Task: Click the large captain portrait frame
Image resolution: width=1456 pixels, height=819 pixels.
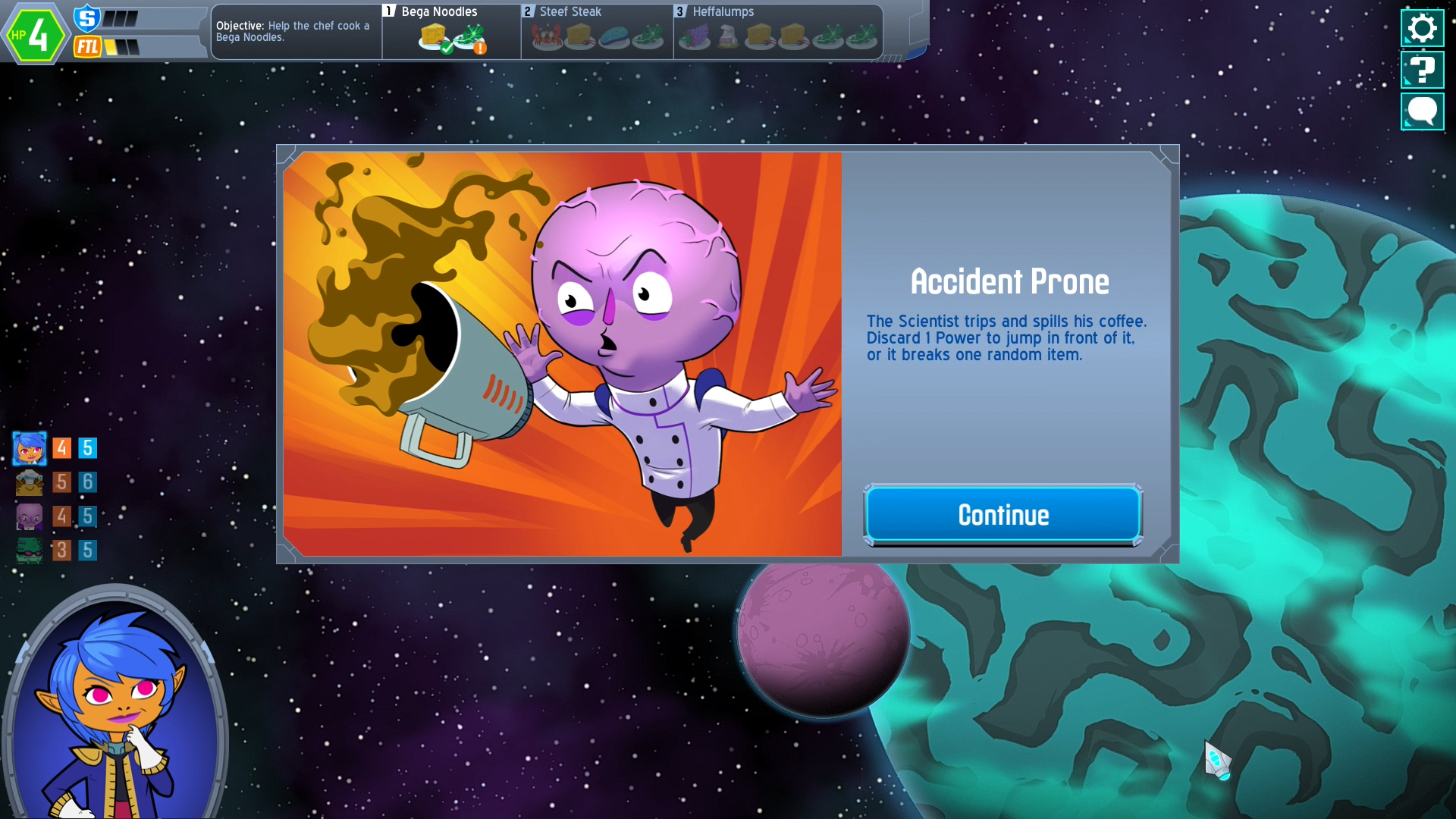Action: [x=115, y=705]
